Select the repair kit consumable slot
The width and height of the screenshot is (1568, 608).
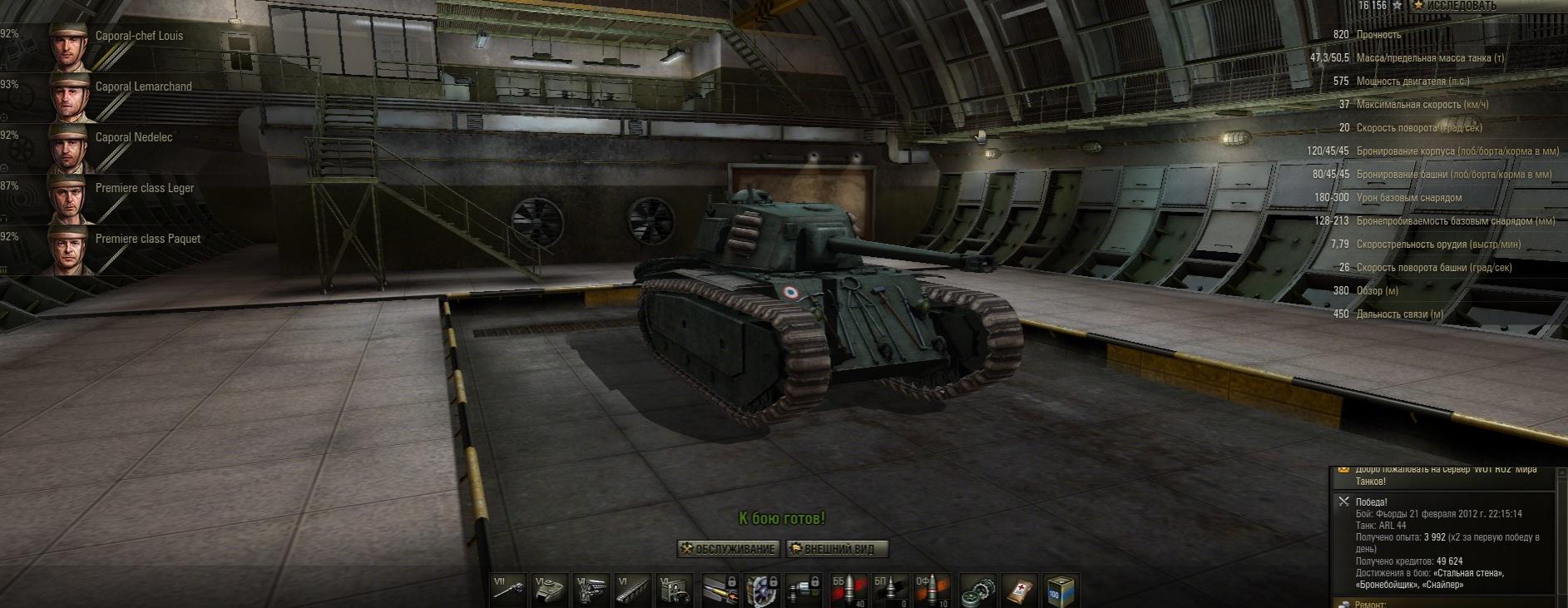tap(978, 590)
